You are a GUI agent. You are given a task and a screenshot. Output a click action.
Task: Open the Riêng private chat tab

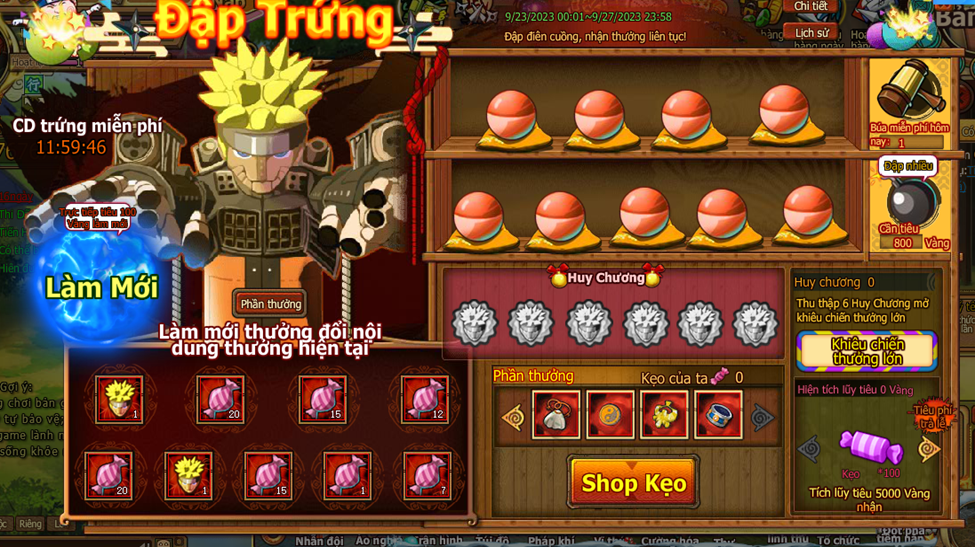tap(30, 523)
